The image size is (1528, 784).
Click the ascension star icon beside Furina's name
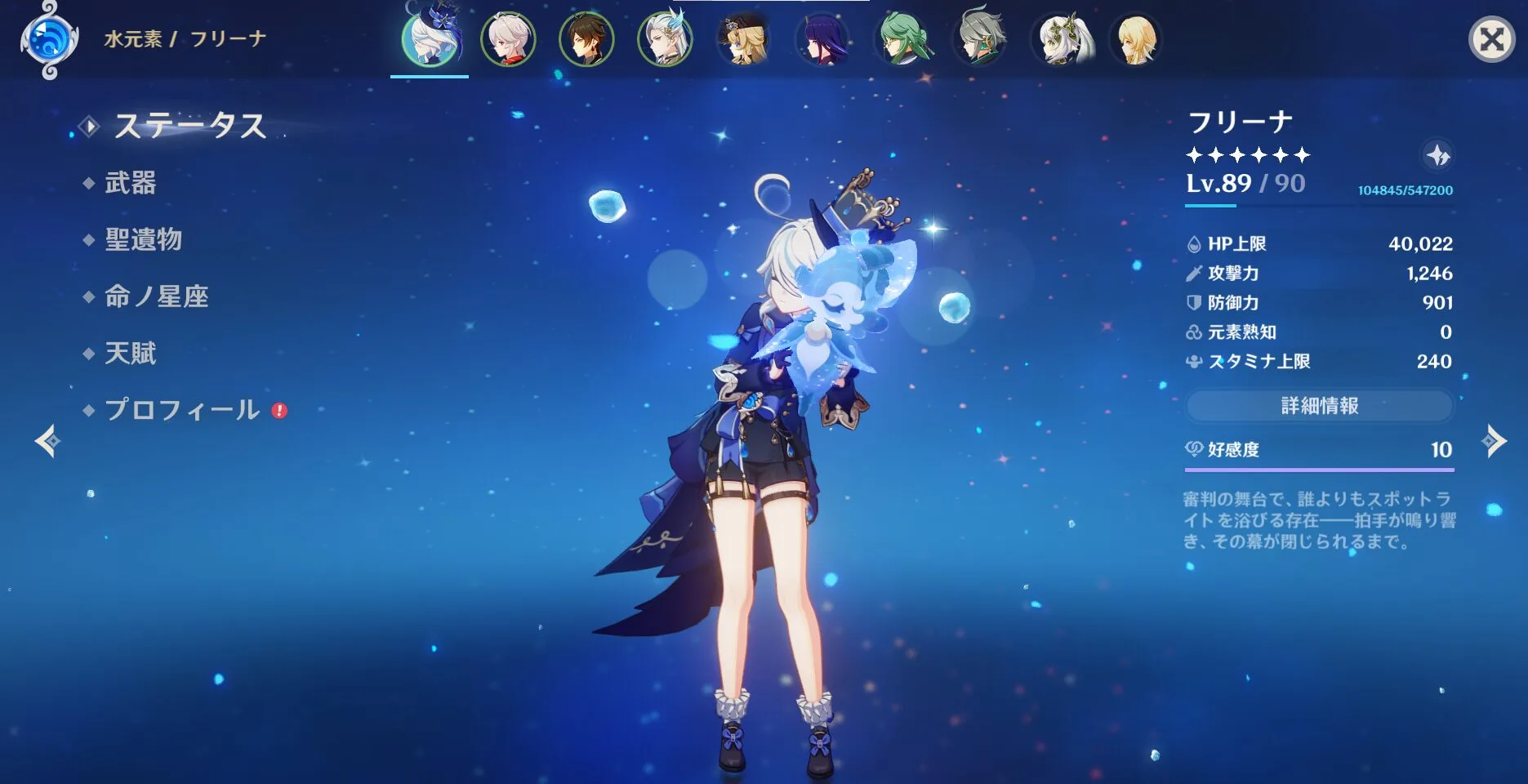1437,155
